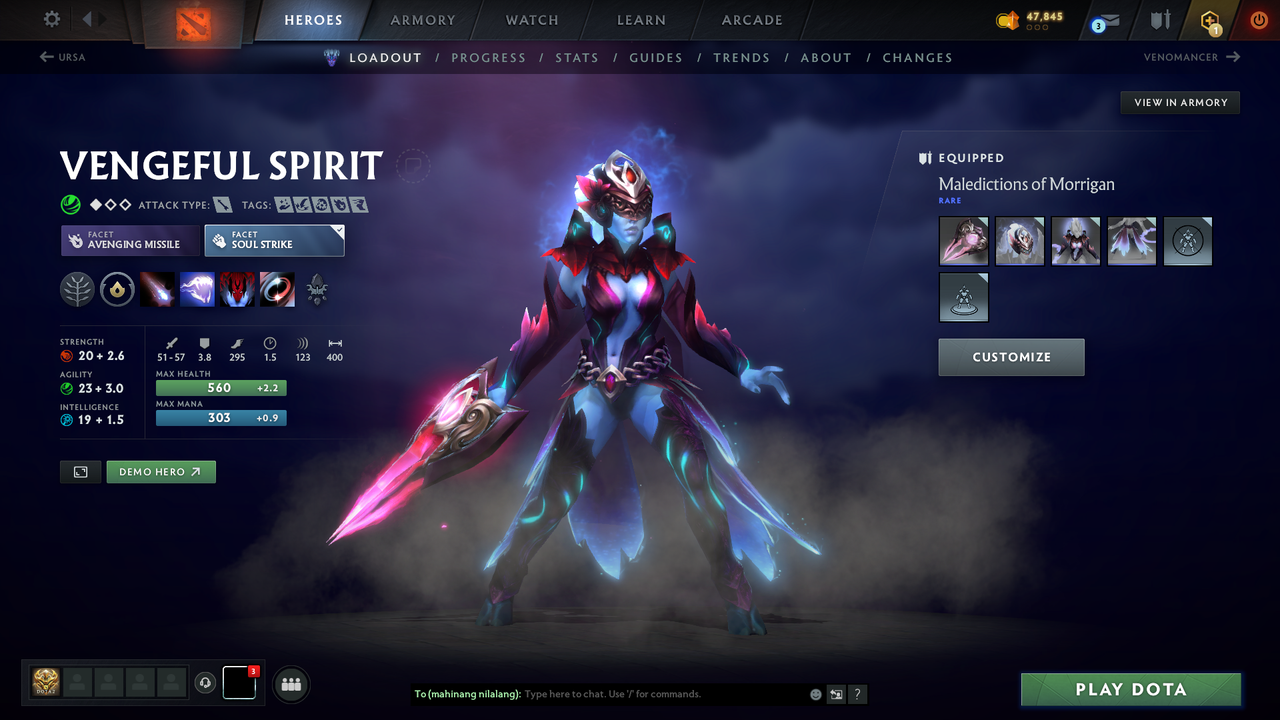Open the Magic Missile ability details
The image size is (1280, 720).
pos(157,289)
